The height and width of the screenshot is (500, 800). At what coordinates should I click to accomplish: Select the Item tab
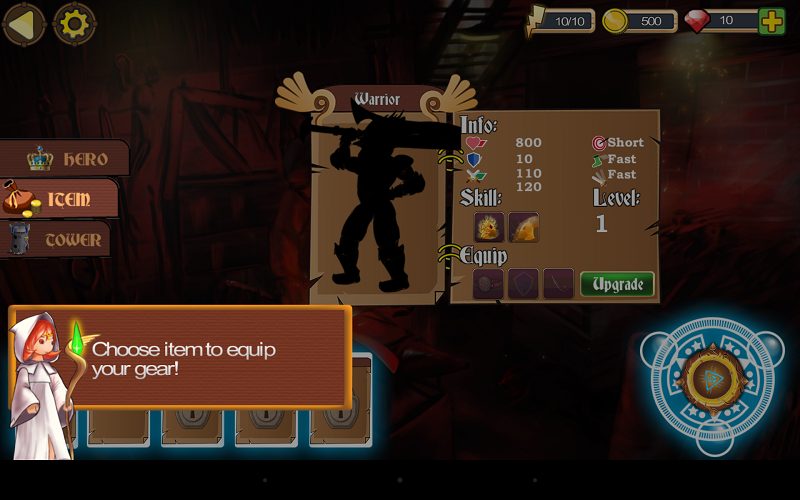click(x=60, y=199)
